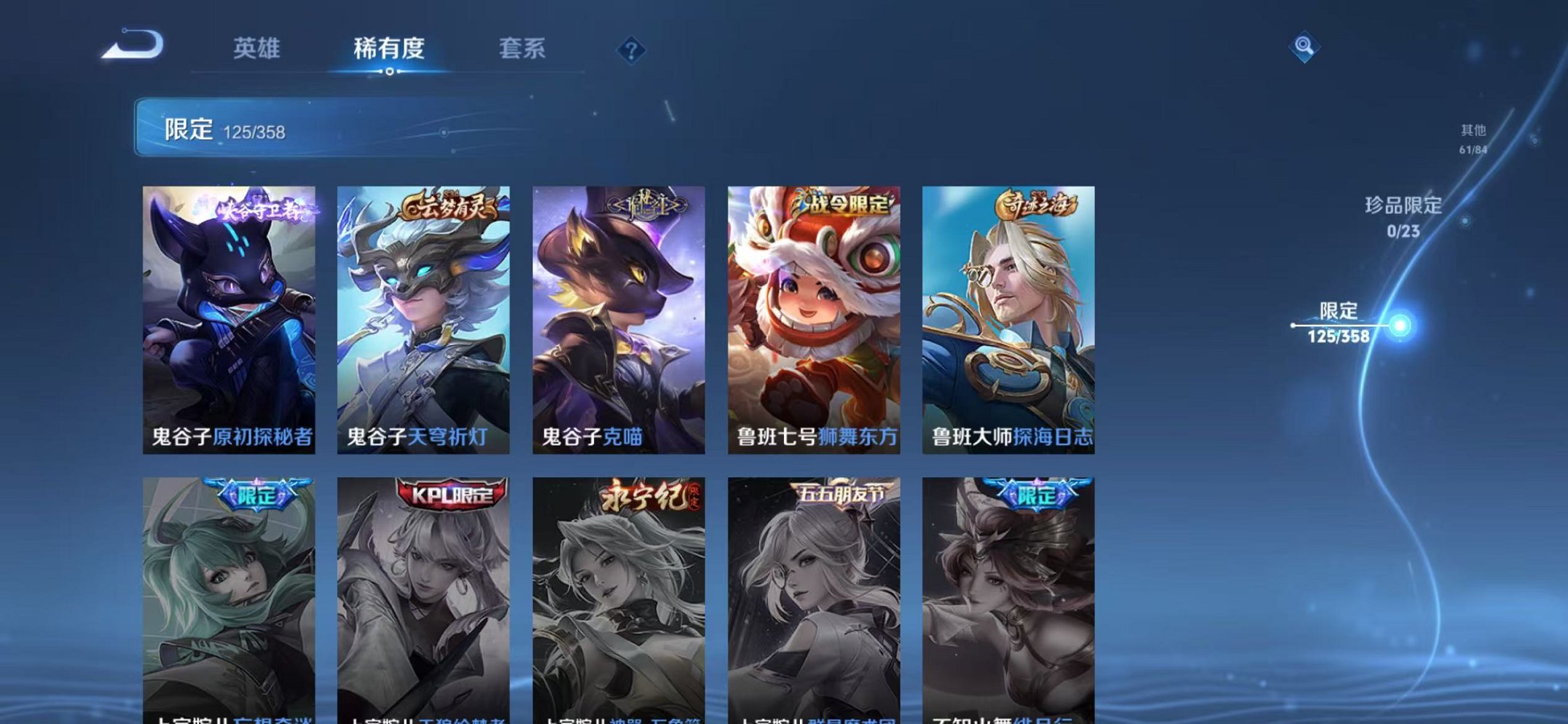Click the question mark help icon
This screenshot has height=724, width=1568.
(x=631, y=50)
